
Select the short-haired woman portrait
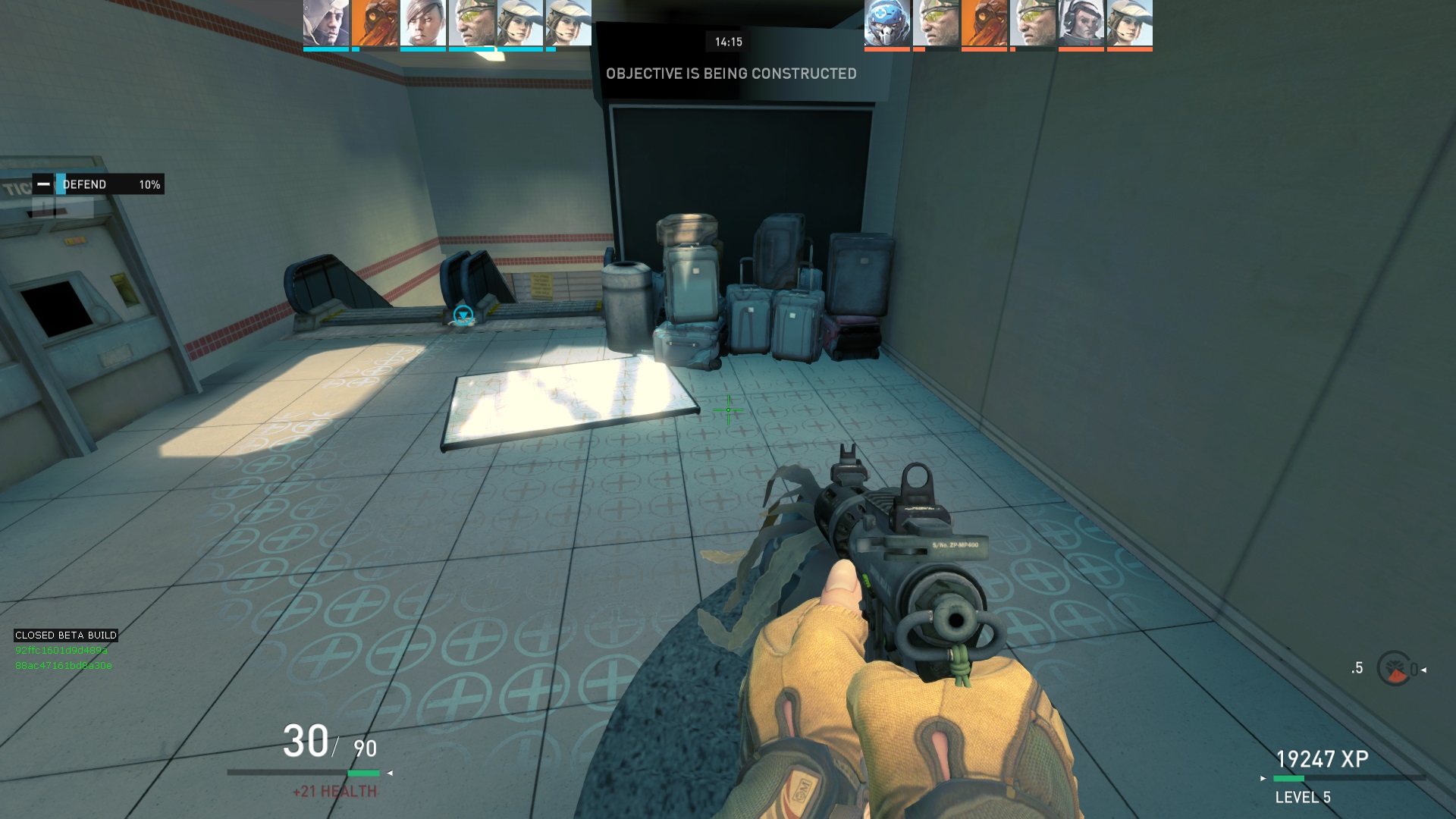tap(422, 24)
